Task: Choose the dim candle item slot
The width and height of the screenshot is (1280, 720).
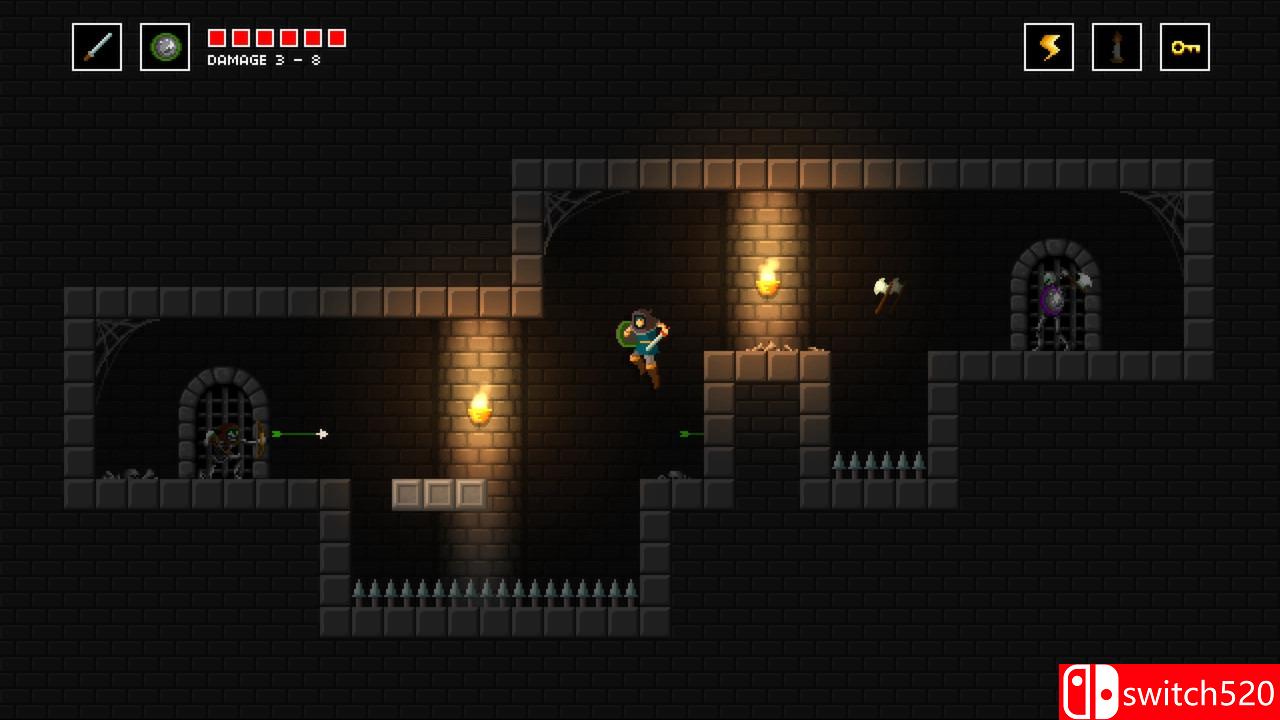Action: [1117, 47]
